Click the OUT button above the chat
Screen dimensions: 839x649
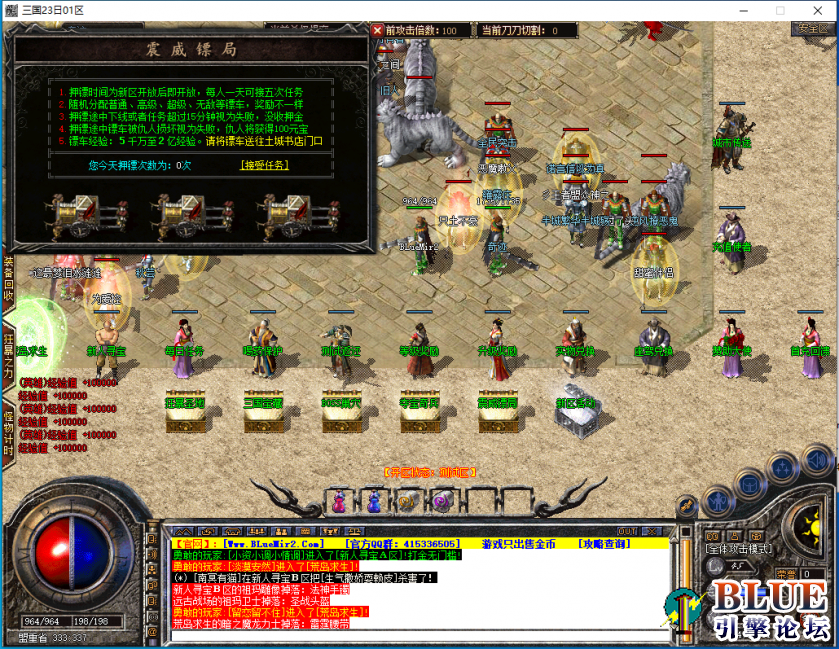coord(626,531)
